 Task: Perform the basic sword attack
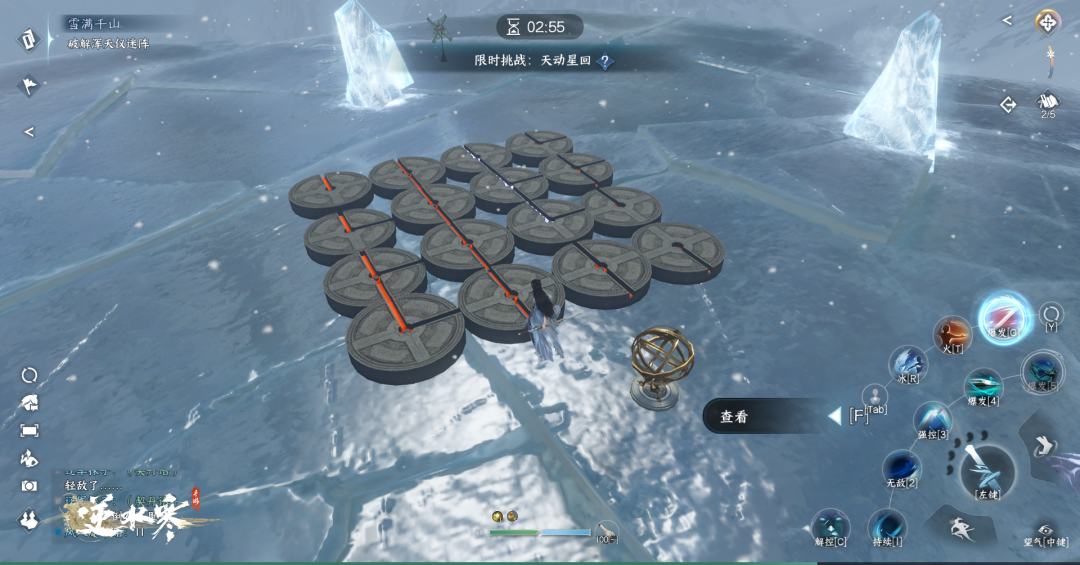[987, 471]
